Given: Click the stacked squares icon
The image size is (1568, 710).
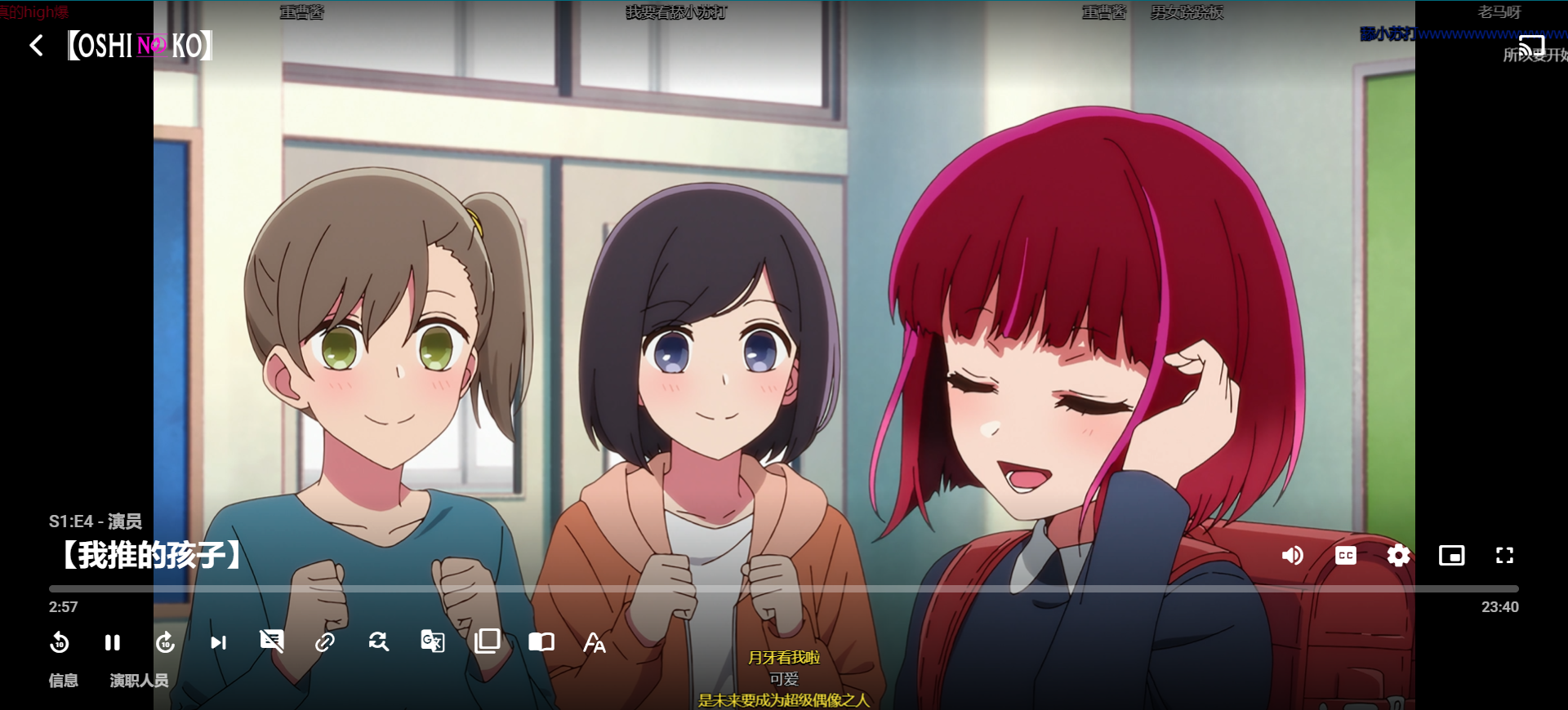Looking at the screenshot, I should (x=487, y=641).
